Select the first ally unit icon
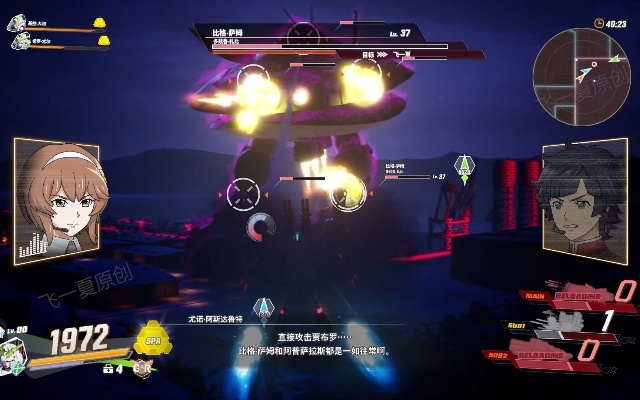The height and width of the screenshot is (400, 640). tap(20, 23)
